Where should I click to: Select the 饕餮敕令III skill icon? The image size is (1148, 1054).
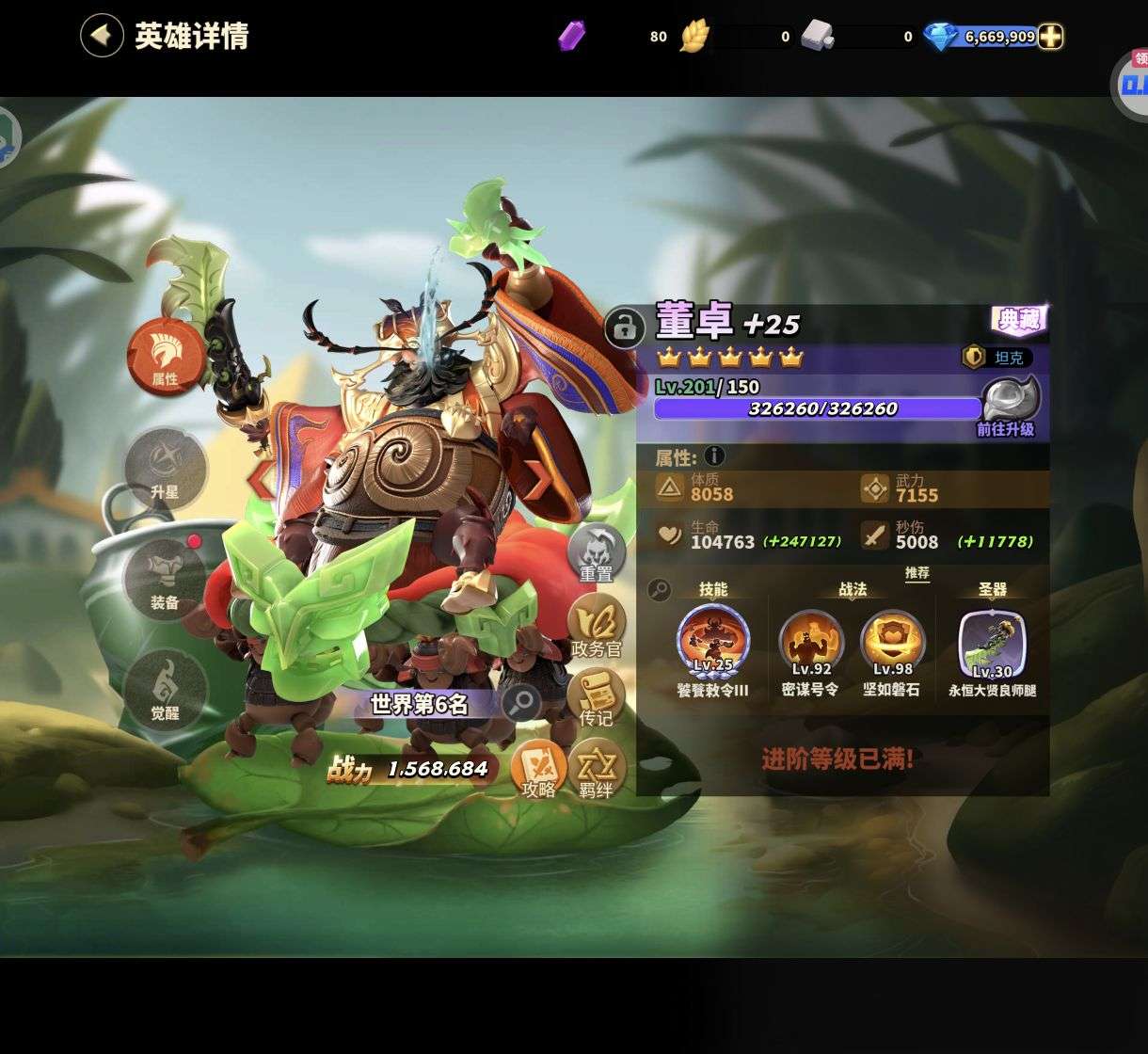point(713,642)
